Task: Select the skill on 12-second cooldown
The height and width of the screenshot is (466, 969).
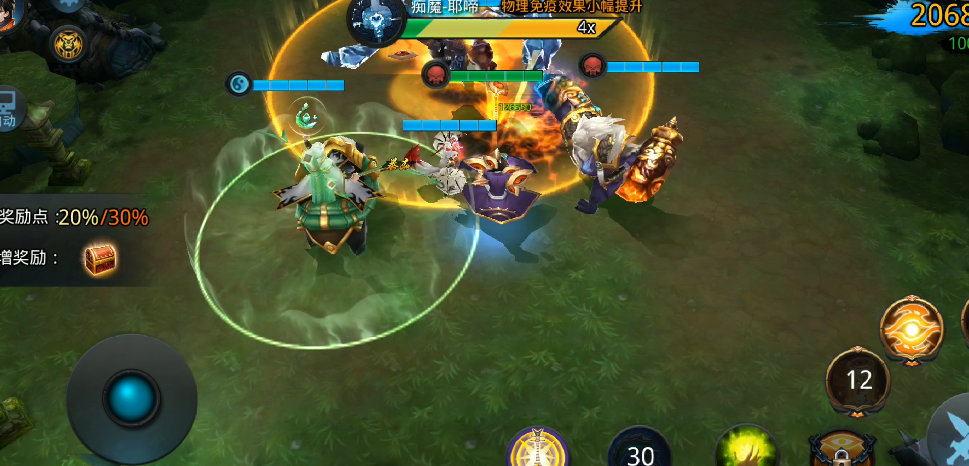Action: click(x=858, y=380)
